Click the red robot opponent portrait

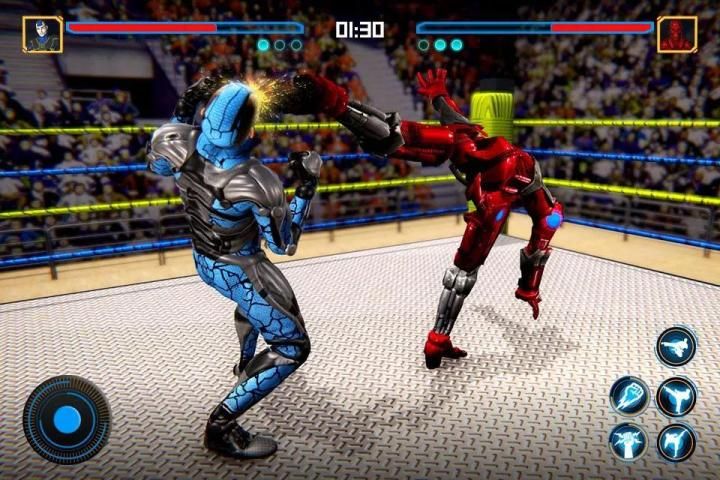coord(677,34)
